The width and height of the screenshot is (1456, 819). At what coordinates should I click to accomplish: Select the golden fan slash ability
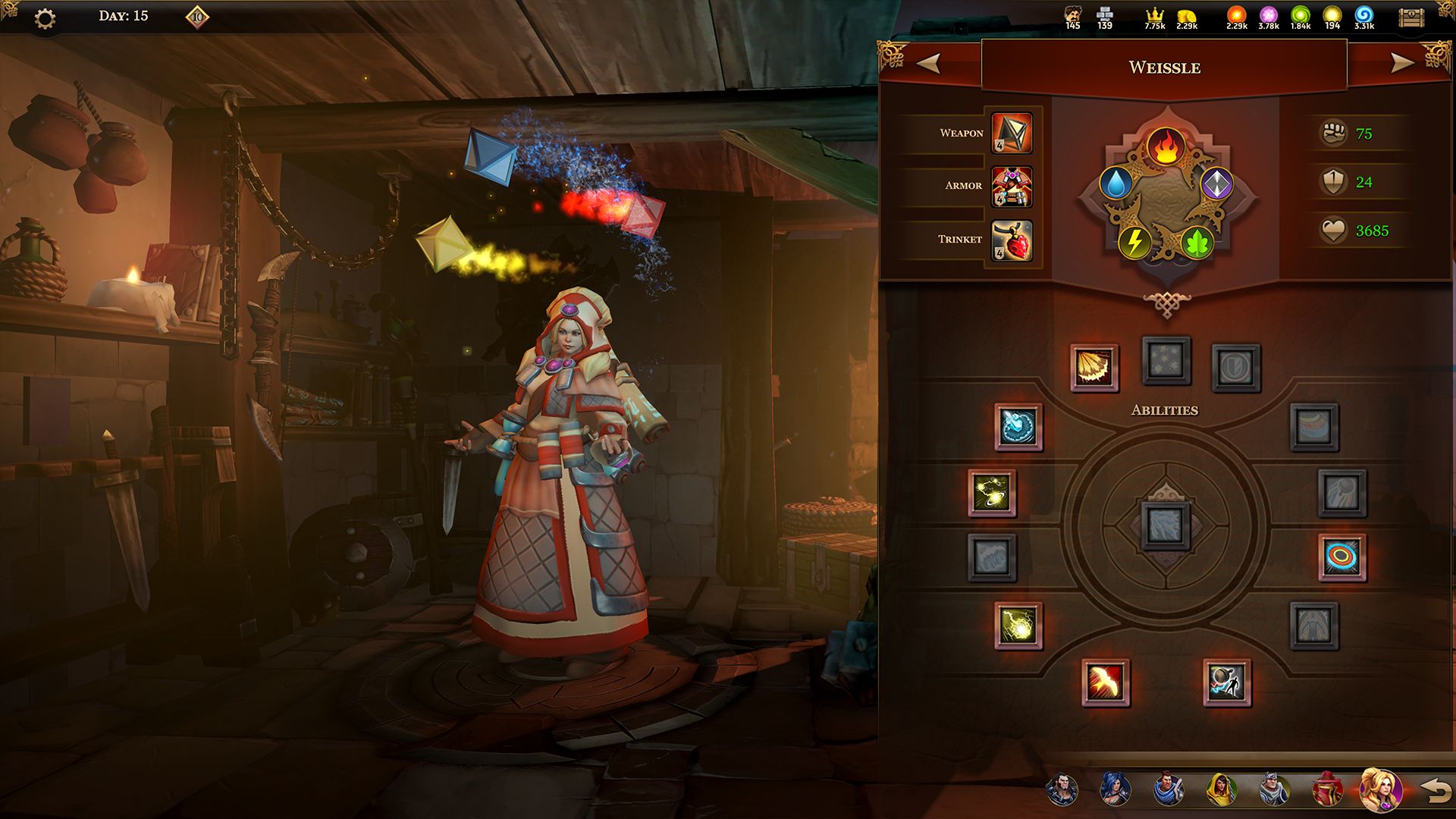[x=1094, y=368]
